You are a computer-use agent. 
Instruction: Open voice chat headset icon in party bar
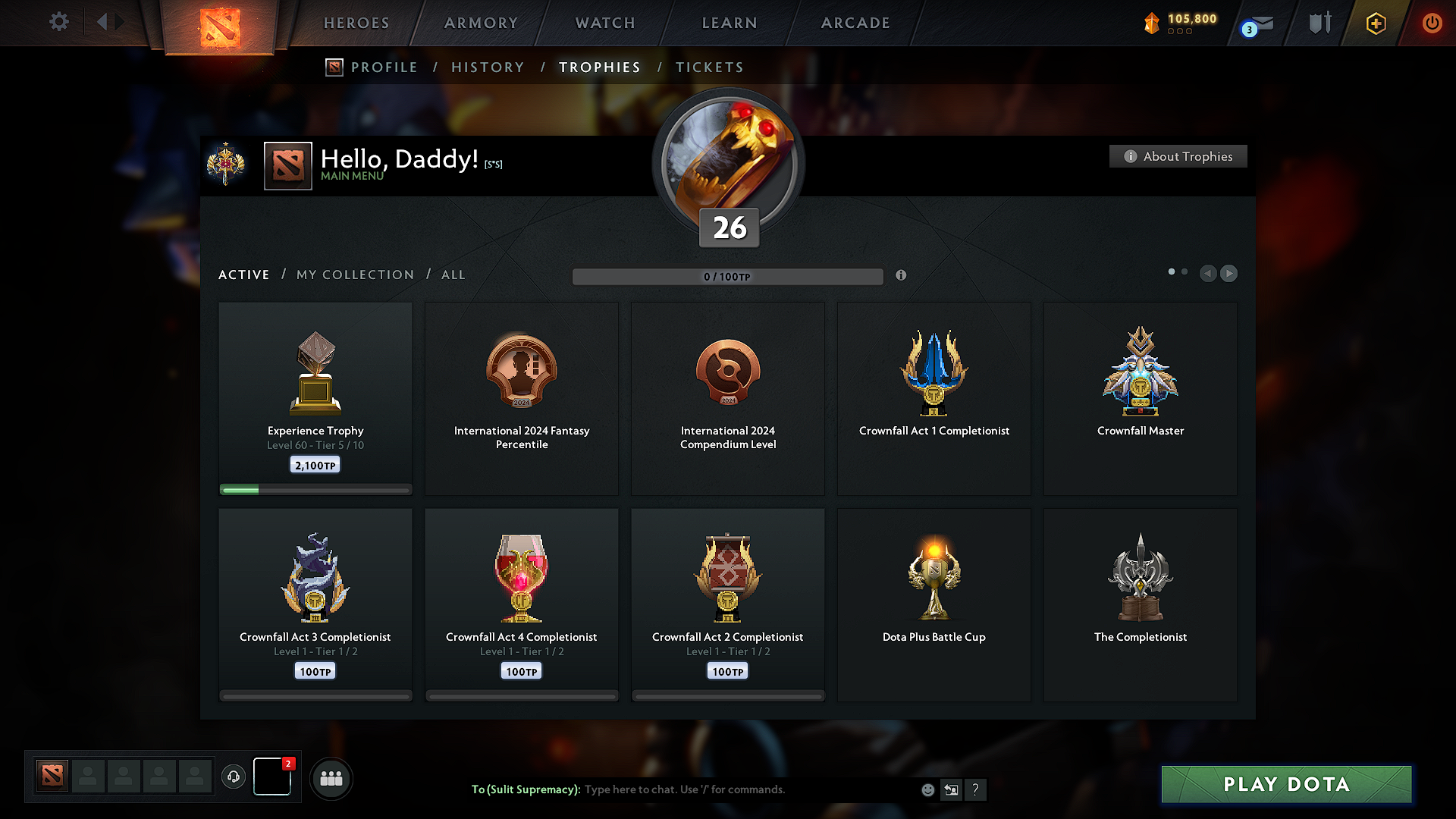point(234,777)
